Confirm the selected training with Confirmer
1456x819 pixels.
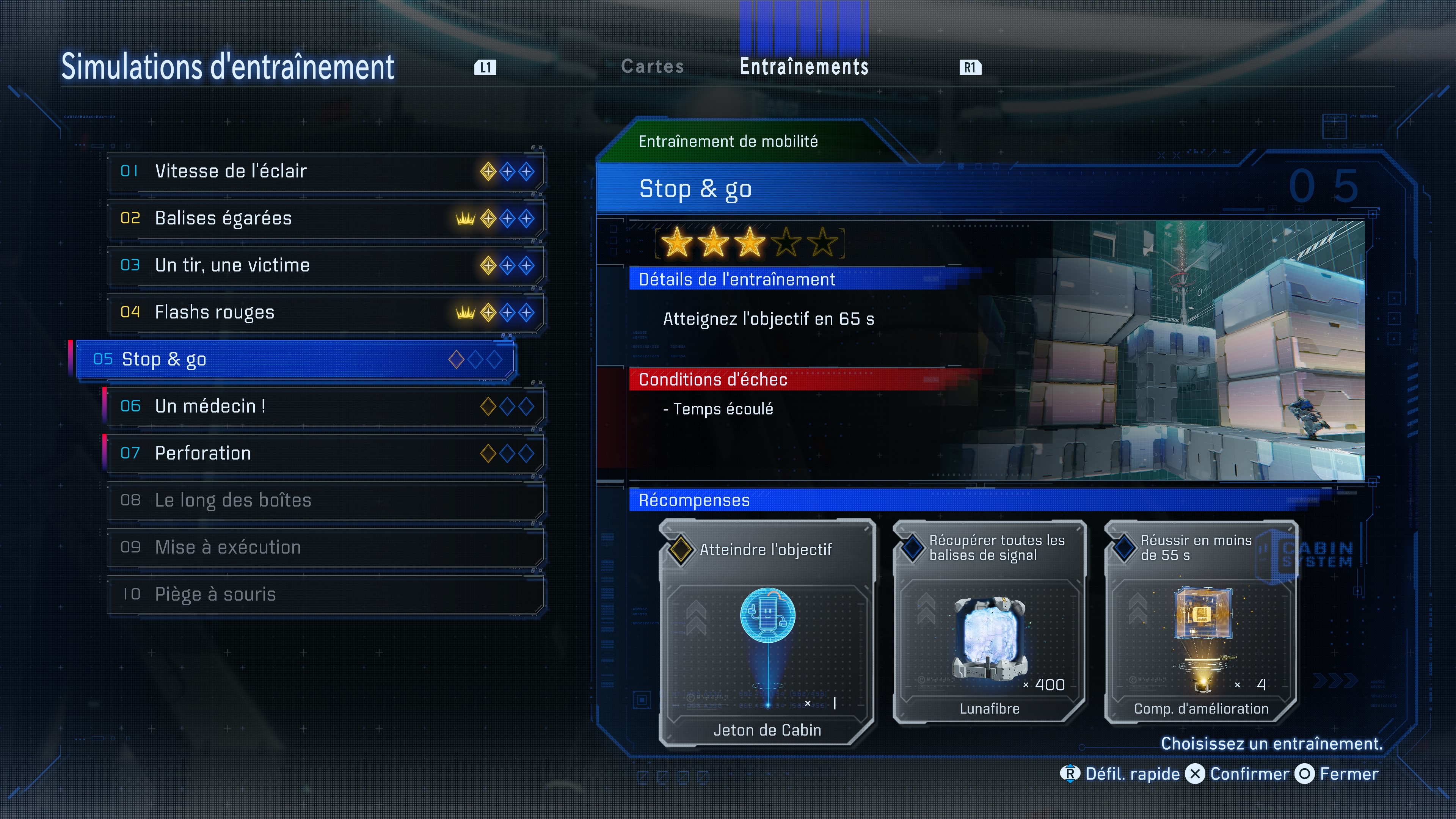click(x=1238, y=774)
